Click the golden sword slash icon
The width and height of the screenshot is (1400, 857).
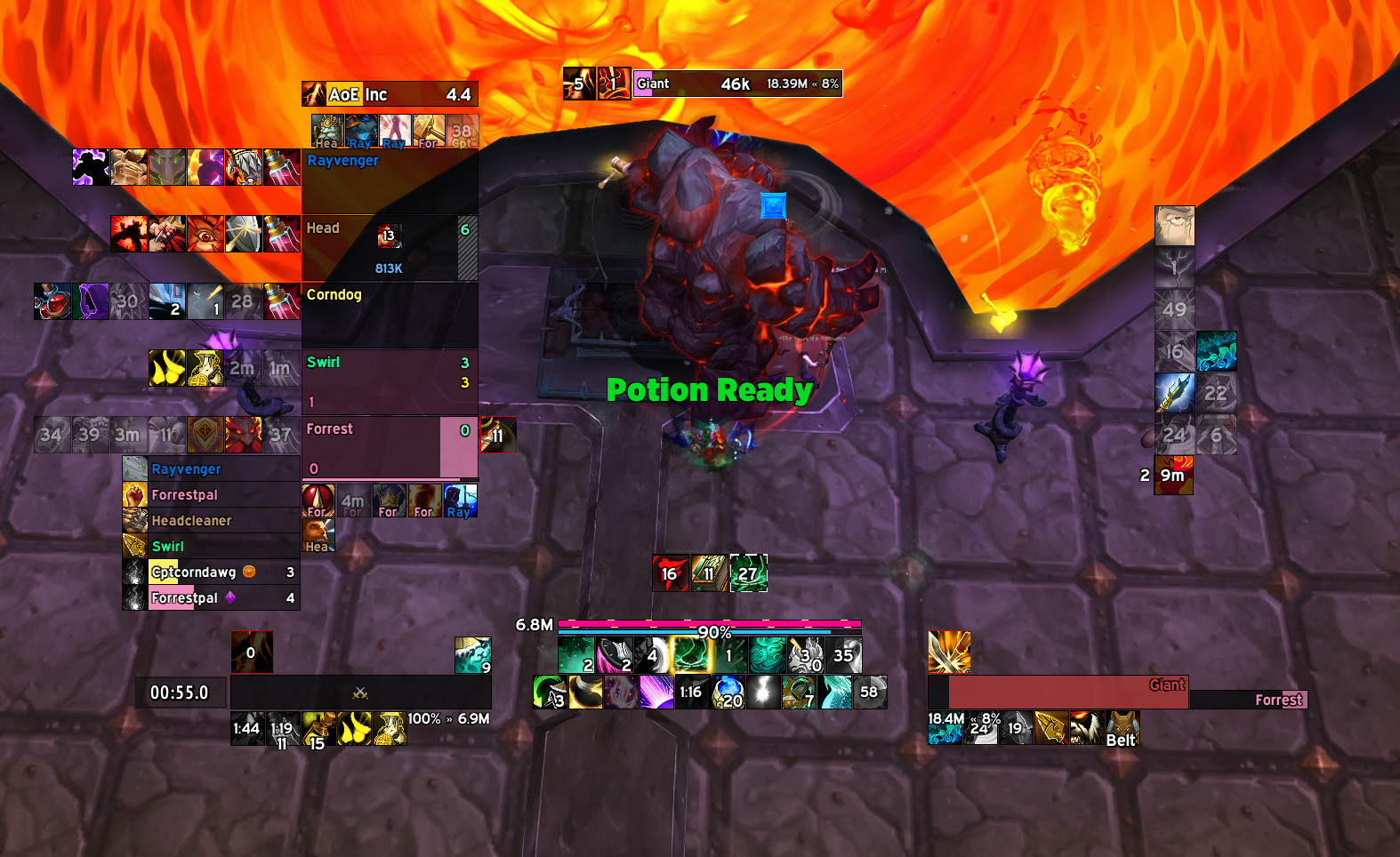pyautogui.click(x=949, y=652)
